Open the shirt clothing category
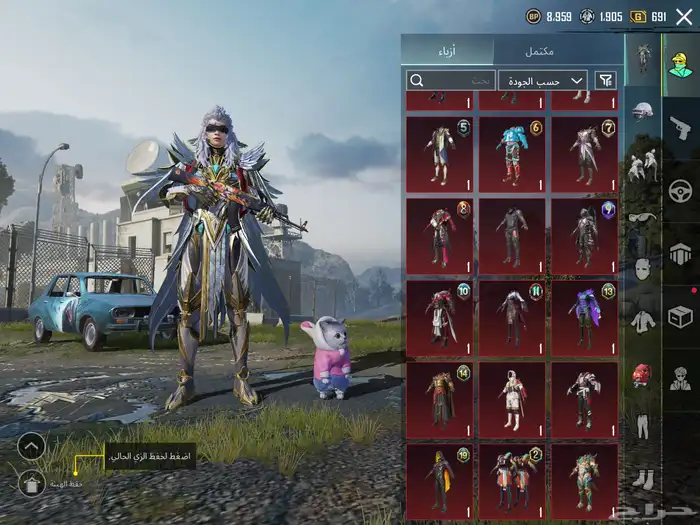Screen dimensions: 700x525 pyautogui.click(x=642, y=321)
